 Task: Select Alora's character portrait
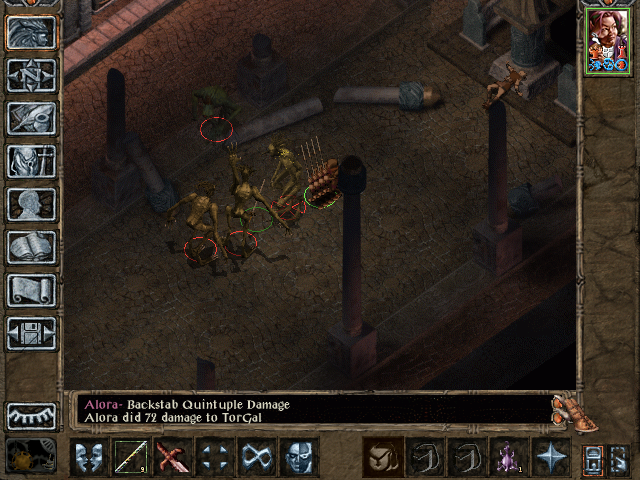point(607,41)
